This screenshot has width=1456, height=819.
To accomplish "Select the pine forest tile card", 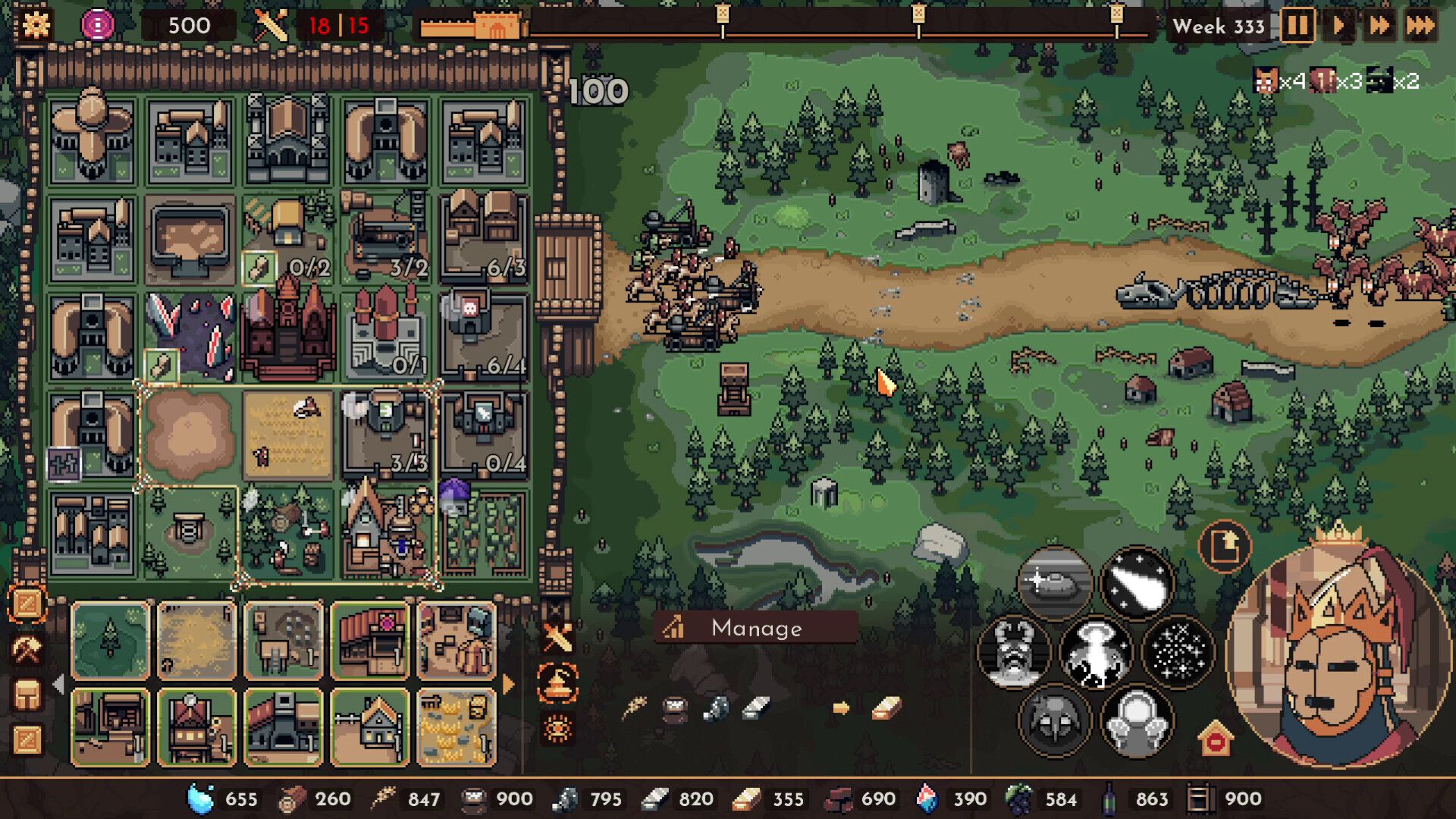I will pos(111,639).
